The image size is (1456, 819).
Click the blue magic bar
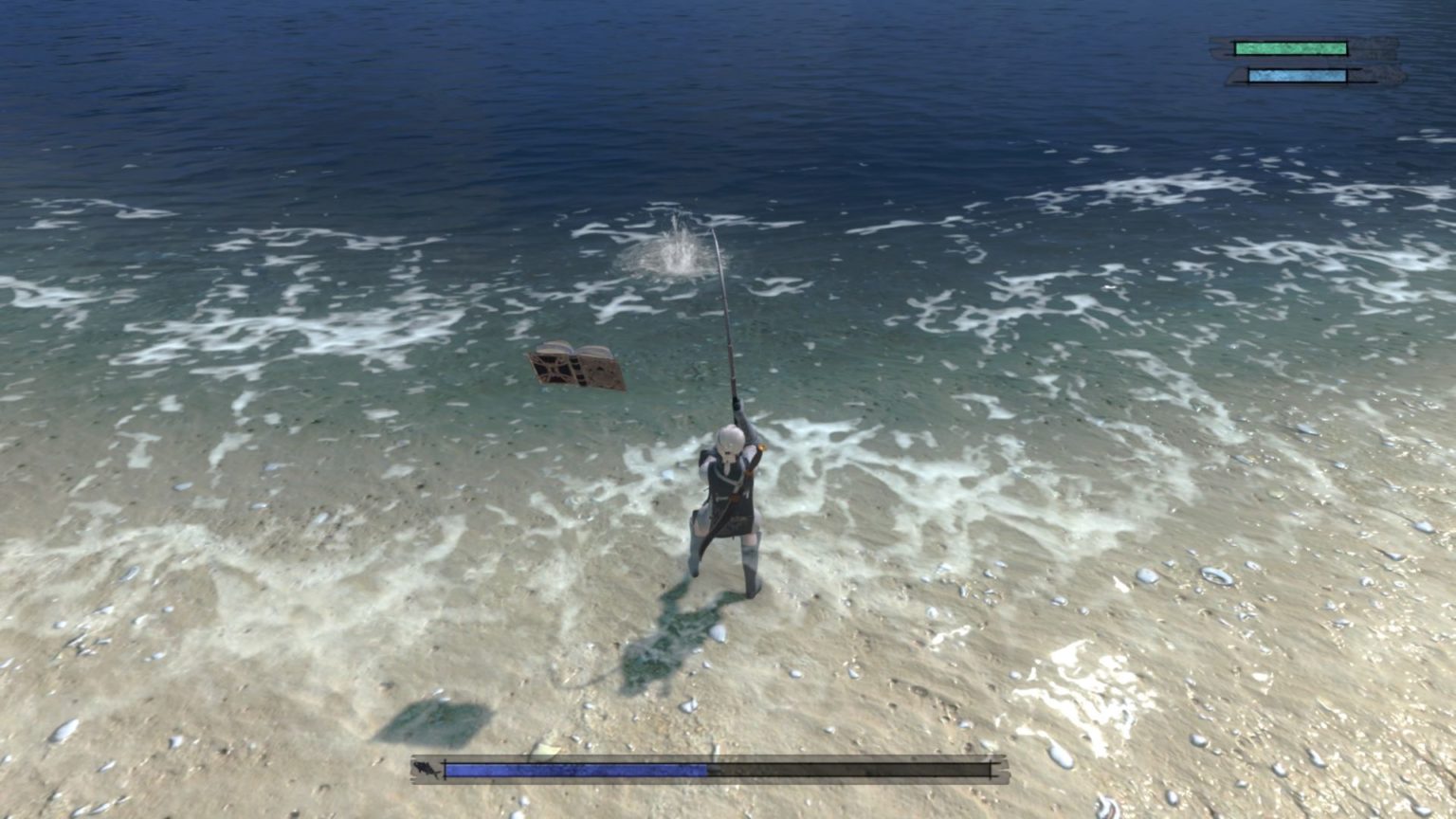(x=1295, y=76)
